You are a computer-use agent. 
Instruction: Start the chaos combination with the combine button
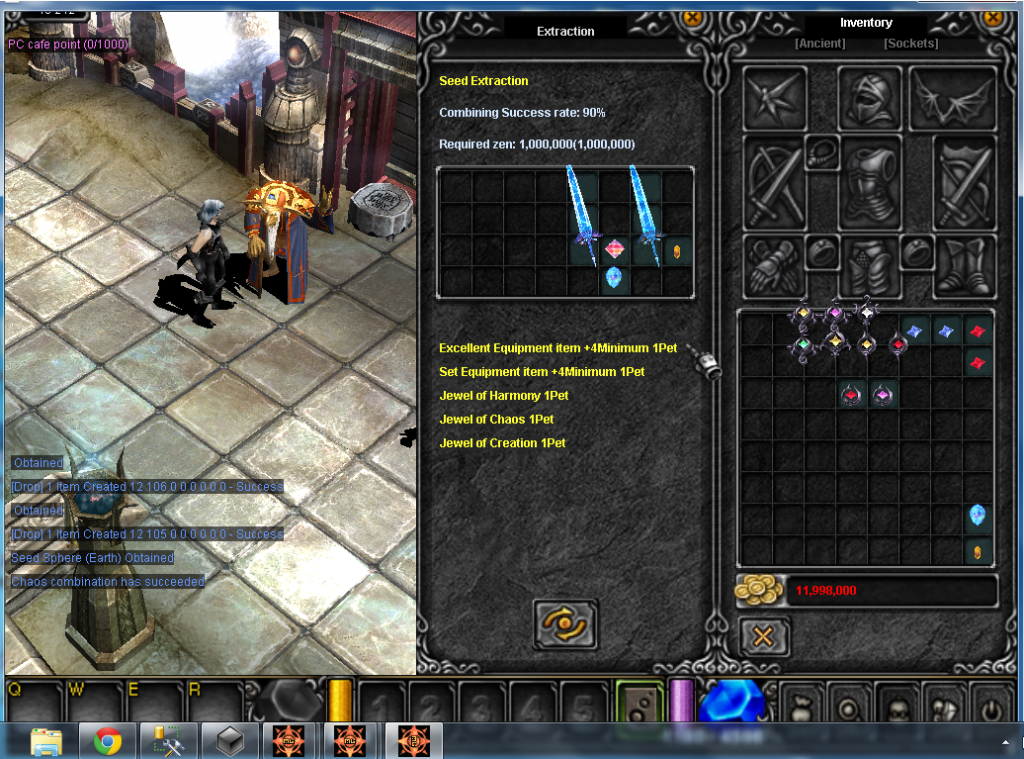[565, 624]
